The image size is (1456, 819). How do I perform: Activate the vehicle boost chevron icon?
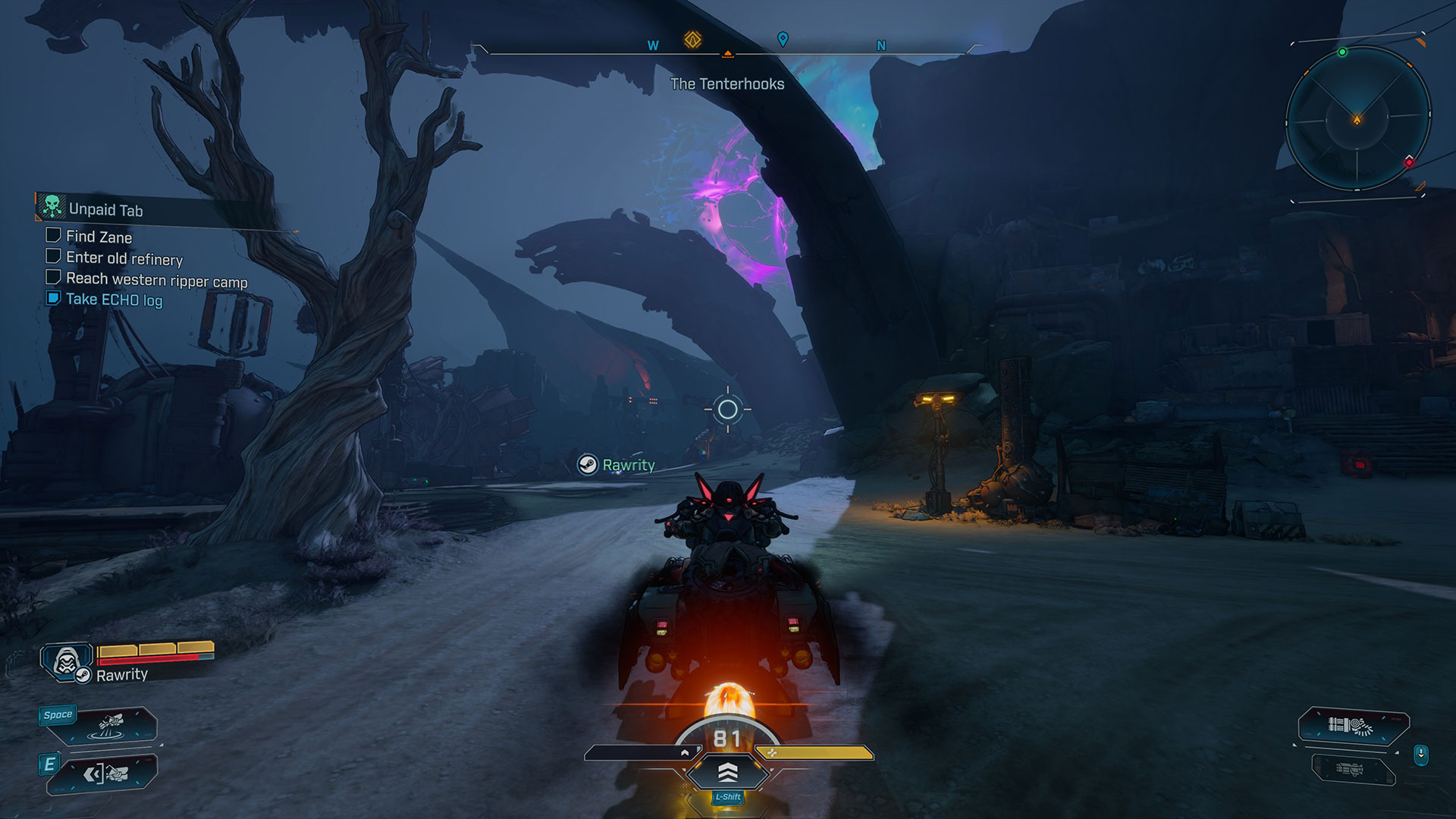pos(727,772)
